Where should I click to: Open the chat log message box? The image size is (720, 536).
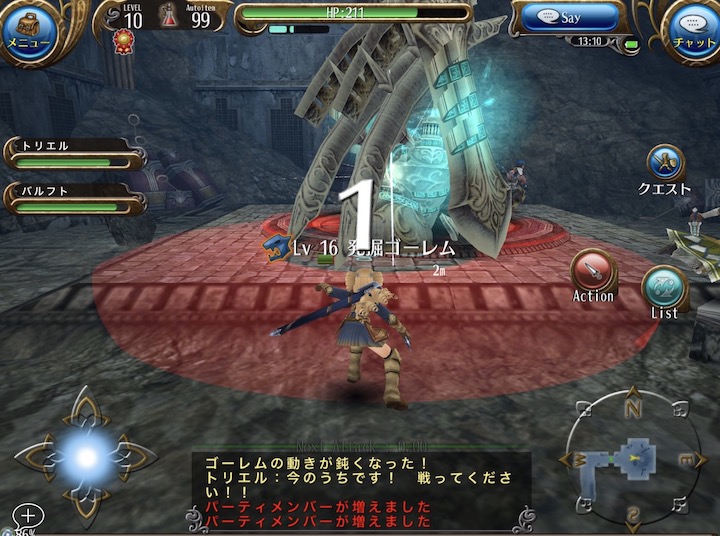(360, 491)
